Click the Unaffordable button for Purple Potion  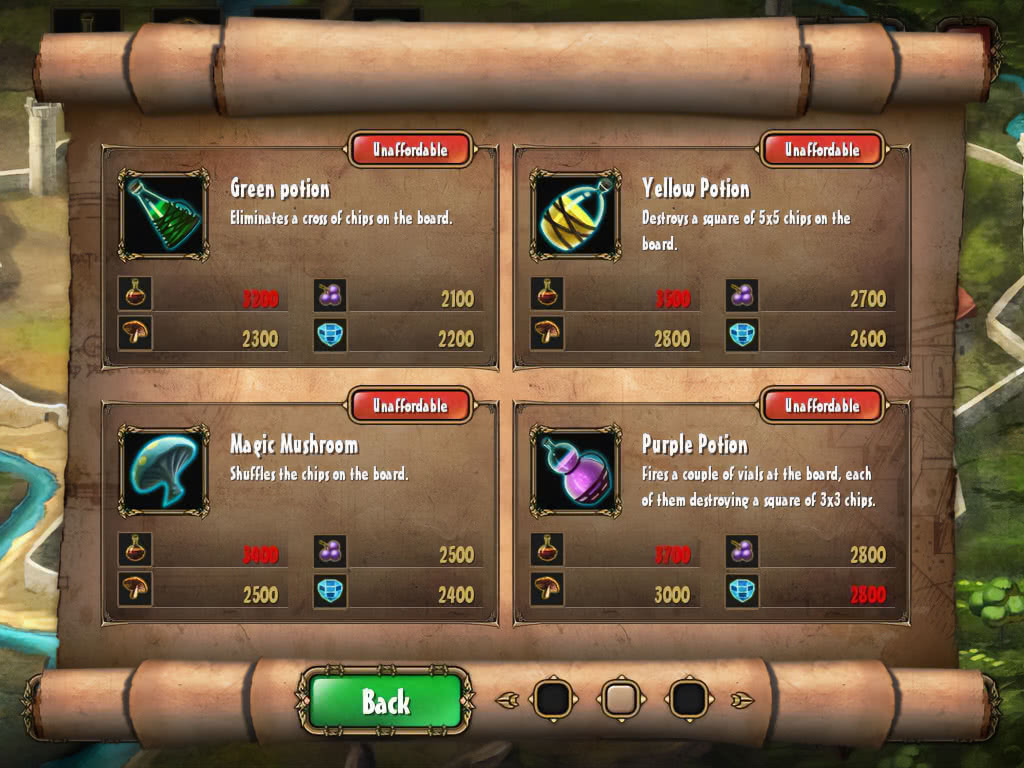click(822, 406)
